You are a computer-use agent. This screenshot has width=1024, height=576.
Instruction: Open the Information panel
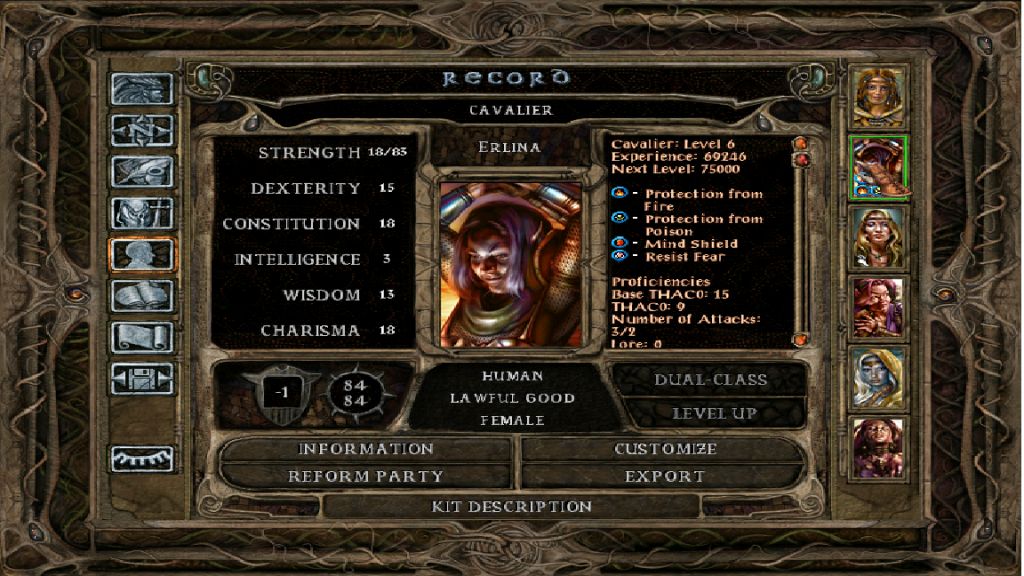pyautogui.click(x=366, y=449)
